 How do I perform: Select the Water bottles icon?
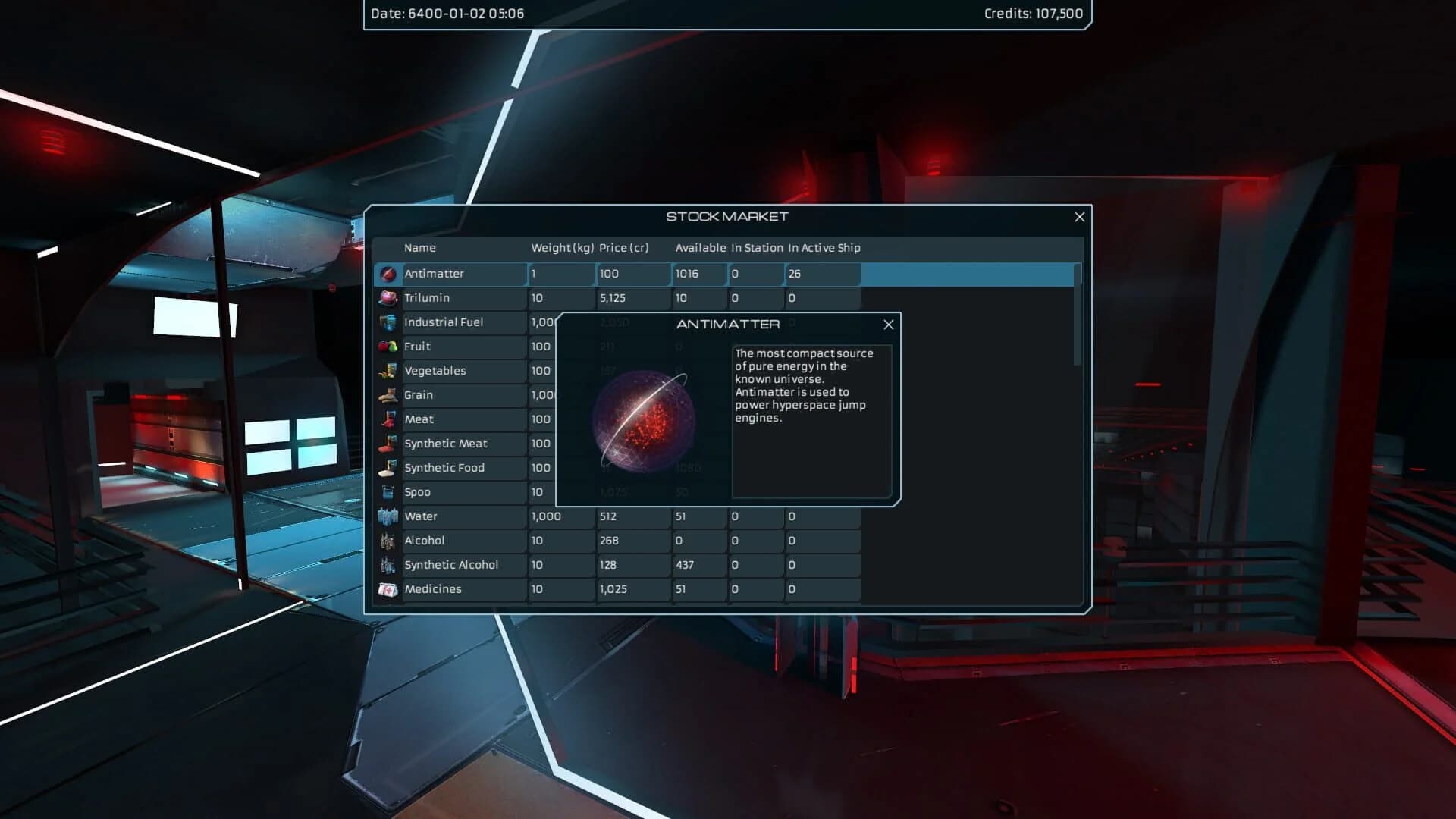[388, 516]
